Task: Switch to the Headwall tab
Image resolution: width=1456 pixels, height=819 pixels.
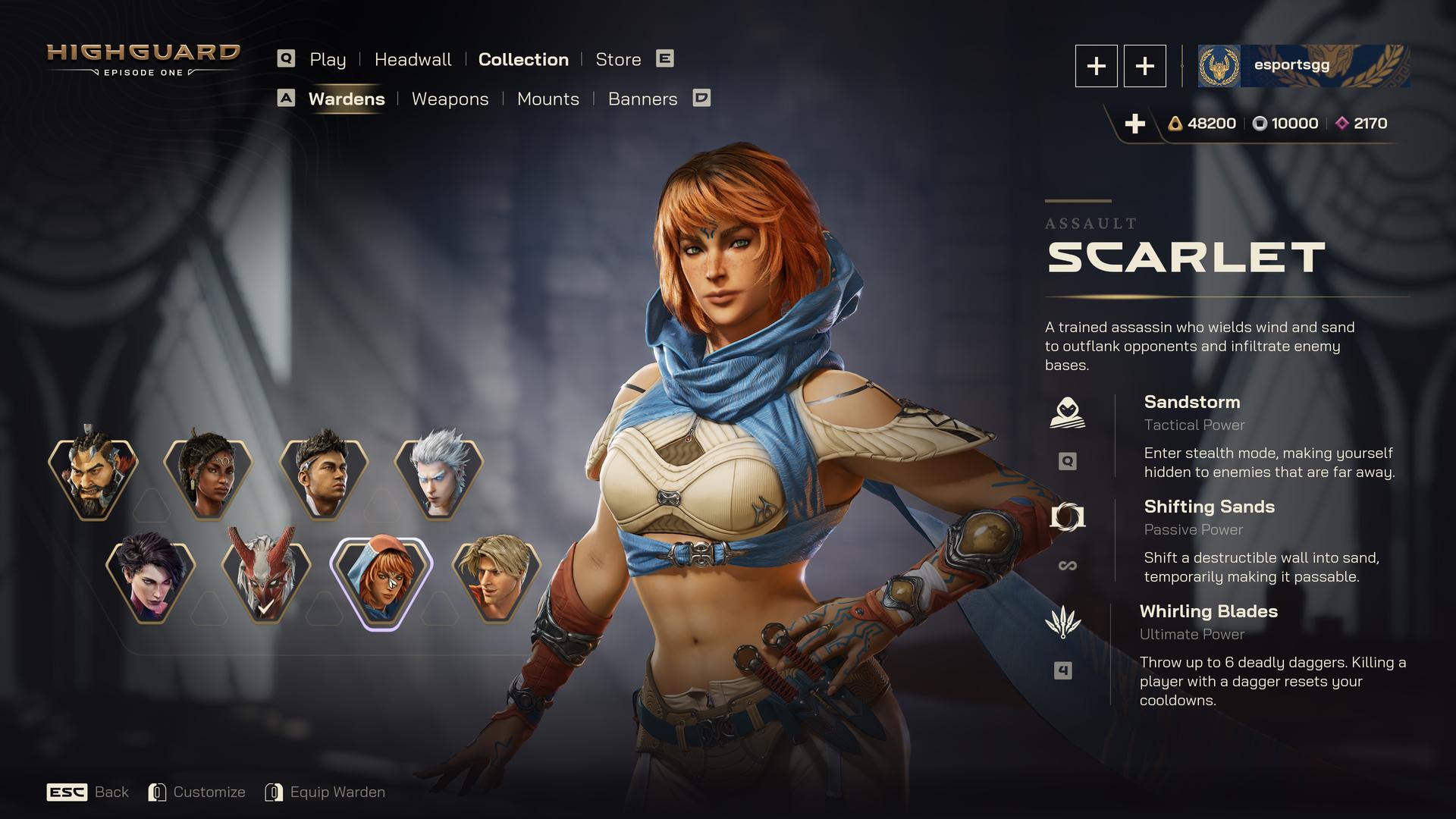Action: point(413,59)
